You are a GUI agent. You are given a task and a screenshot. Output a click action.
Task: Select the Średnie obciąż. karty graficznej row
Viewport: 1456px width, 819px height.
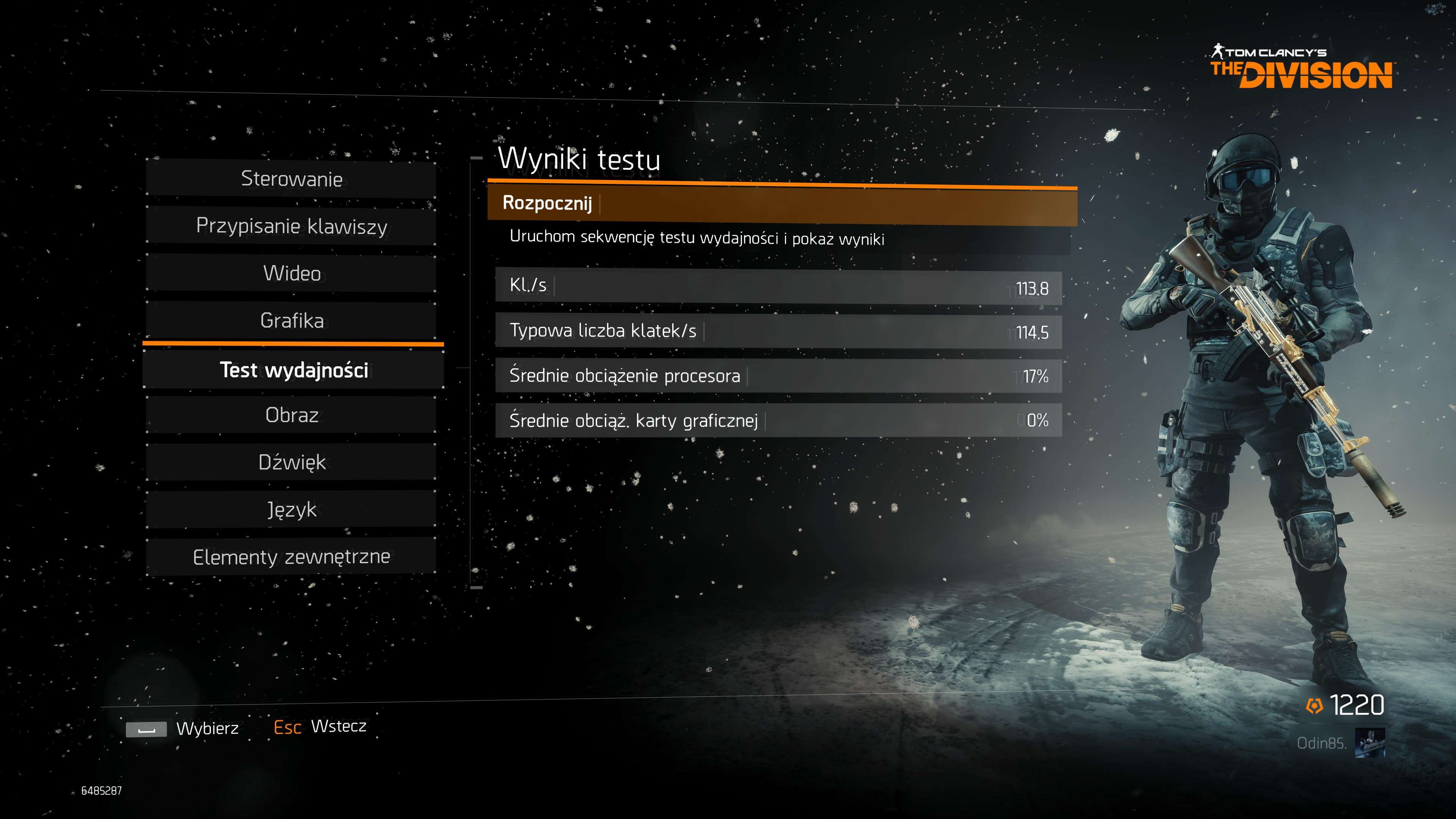pos(778,420)
